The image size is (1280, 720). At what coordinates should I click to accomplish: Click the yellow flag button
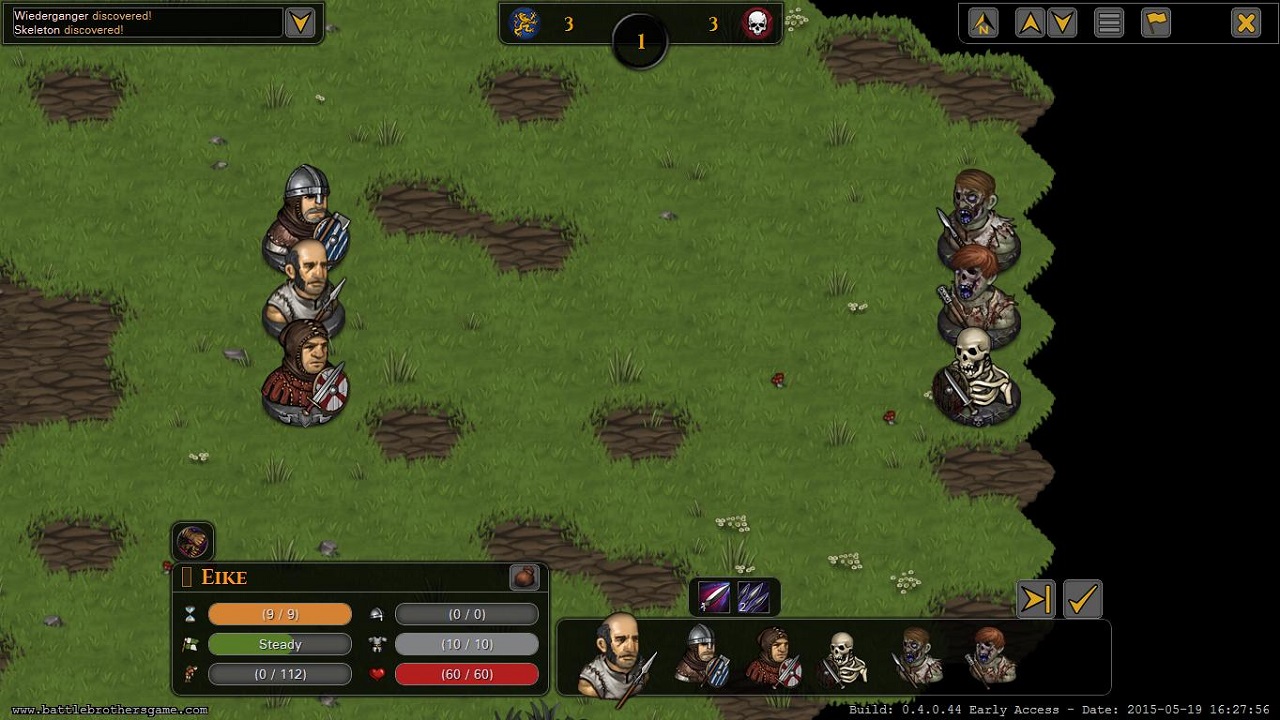tap(1156, 22)
